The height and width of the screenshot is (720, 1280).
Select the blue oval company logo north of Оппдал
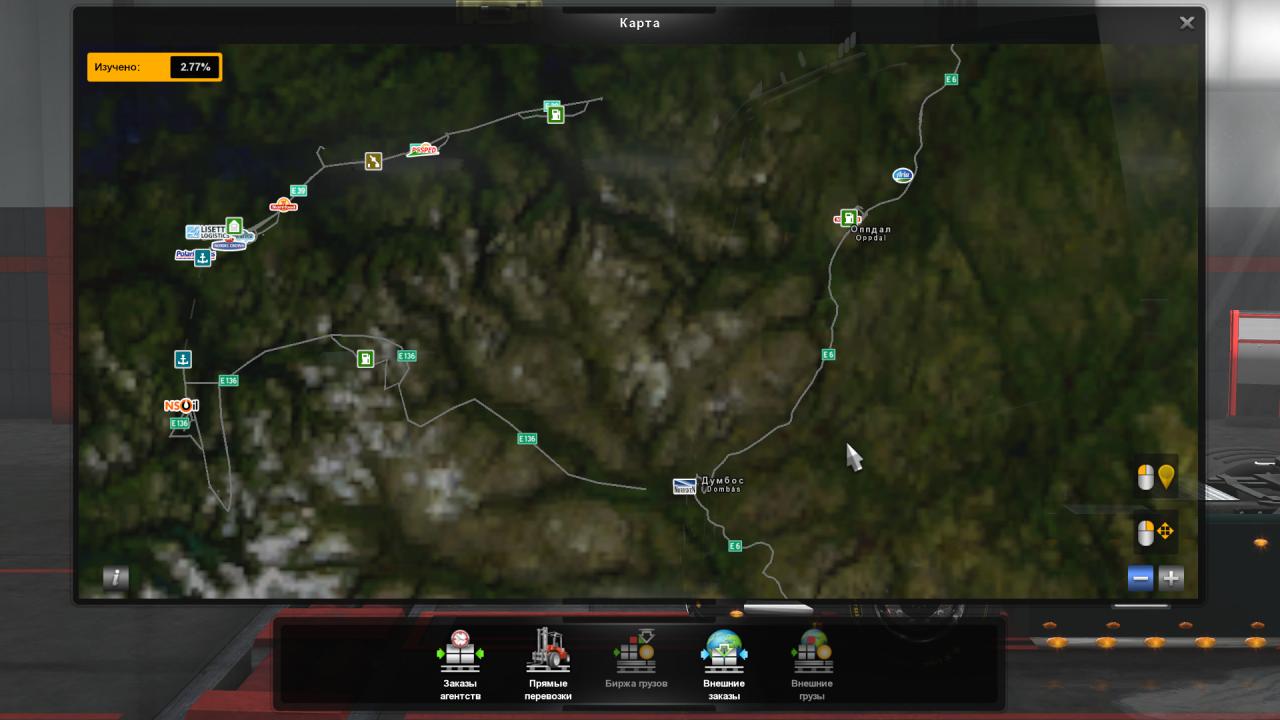903,175
